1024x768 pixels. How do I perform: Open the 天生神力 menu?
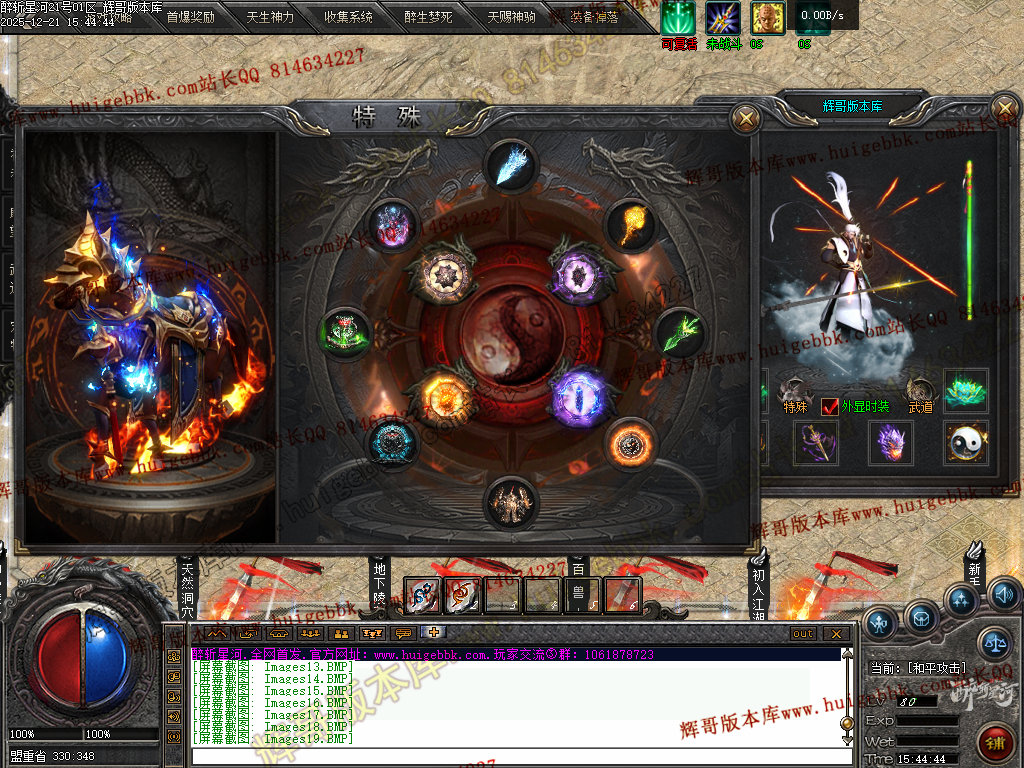[270, 17]
